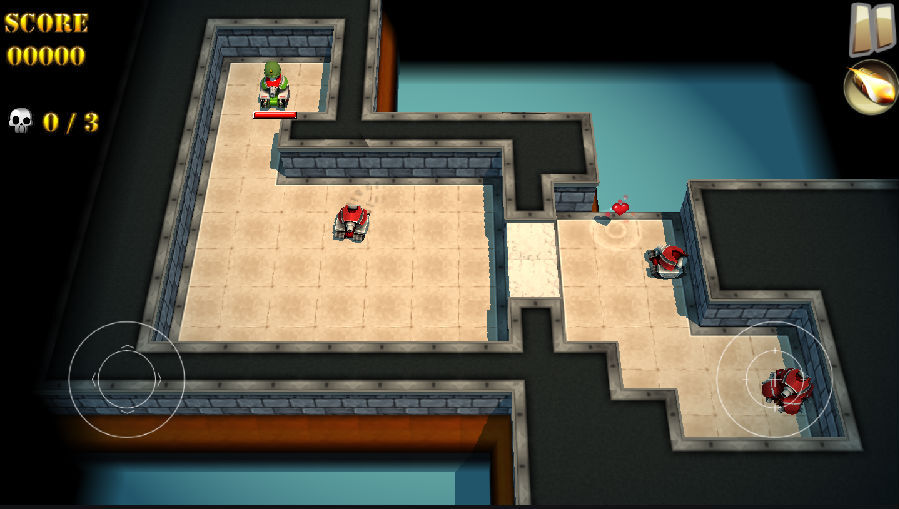
Task: Tap the left virtual movement joystick
Action: (126, 378)
